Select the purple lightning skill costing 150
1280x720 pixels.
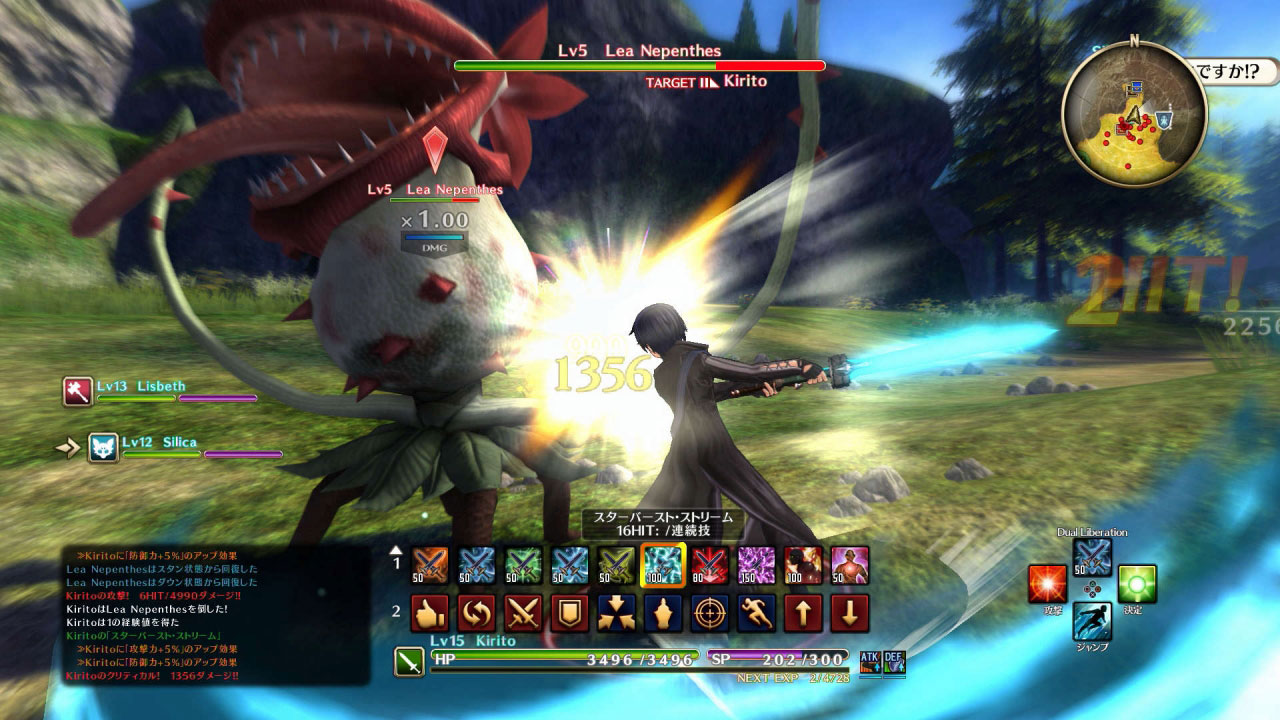(756, 565)
